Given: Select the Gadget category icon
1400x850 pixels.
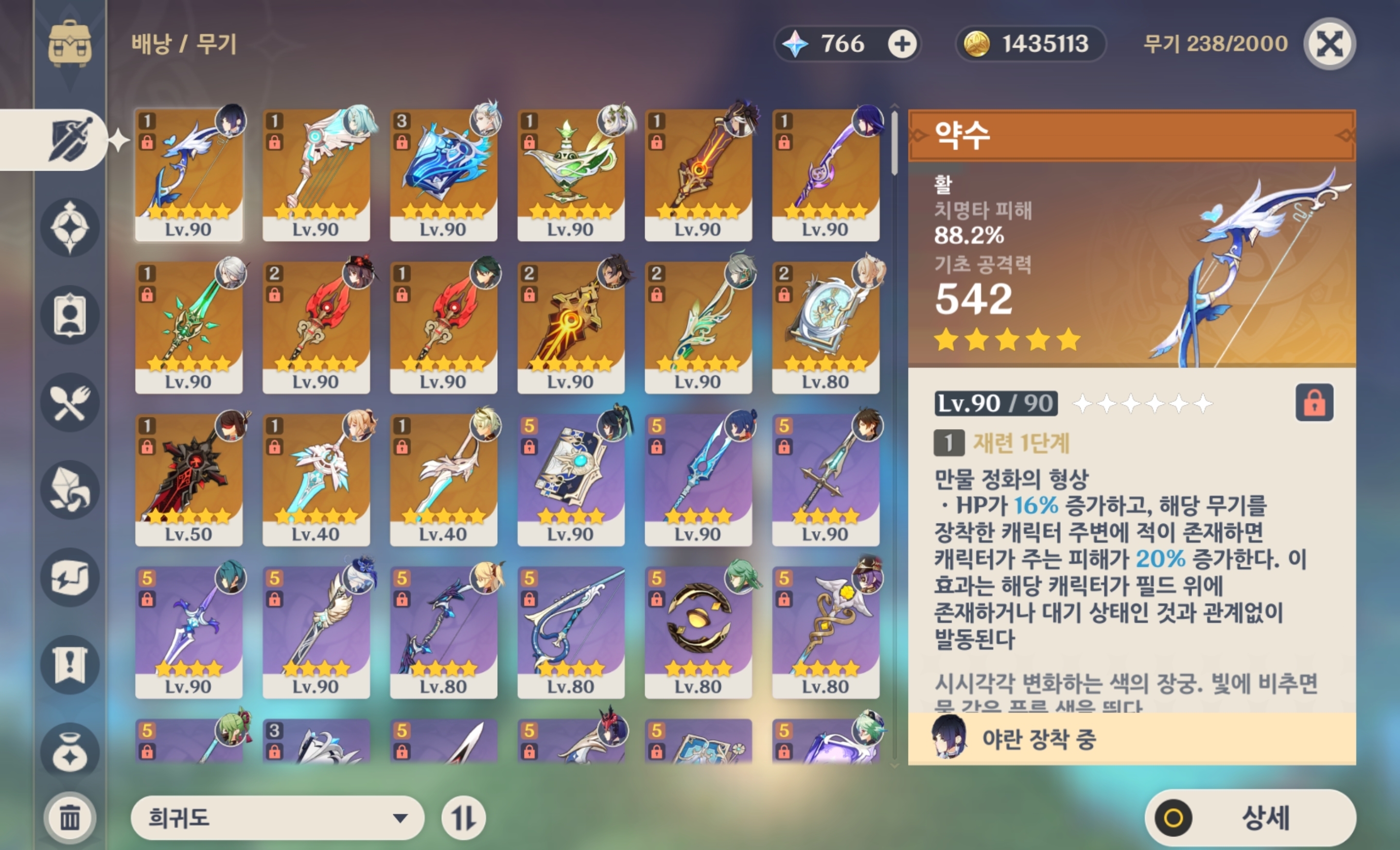Looking at the screenshot, I should (70, 577).
